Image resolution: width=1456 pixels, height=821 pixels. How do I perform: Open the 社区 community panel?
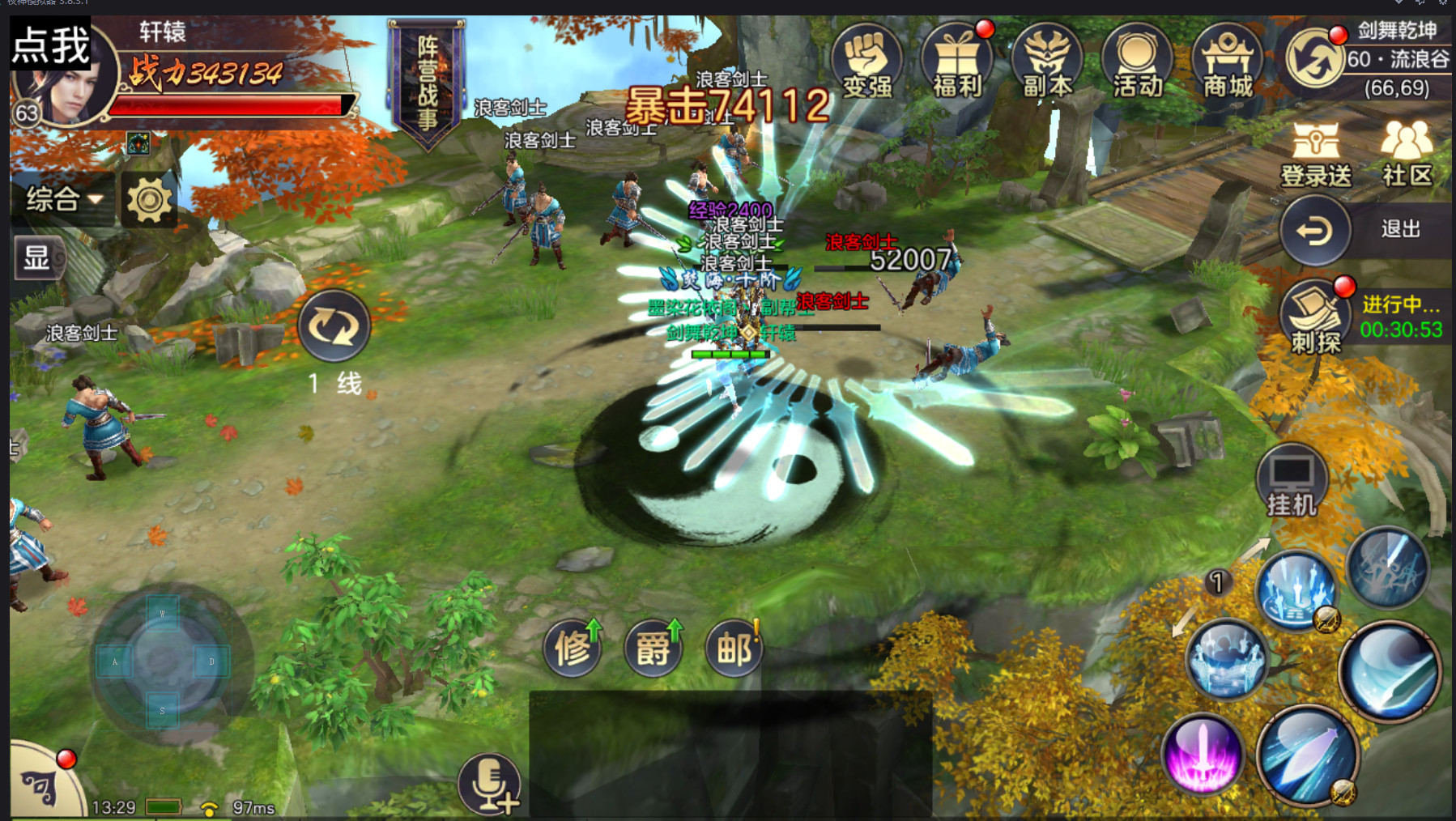(x=1407, y=154)
